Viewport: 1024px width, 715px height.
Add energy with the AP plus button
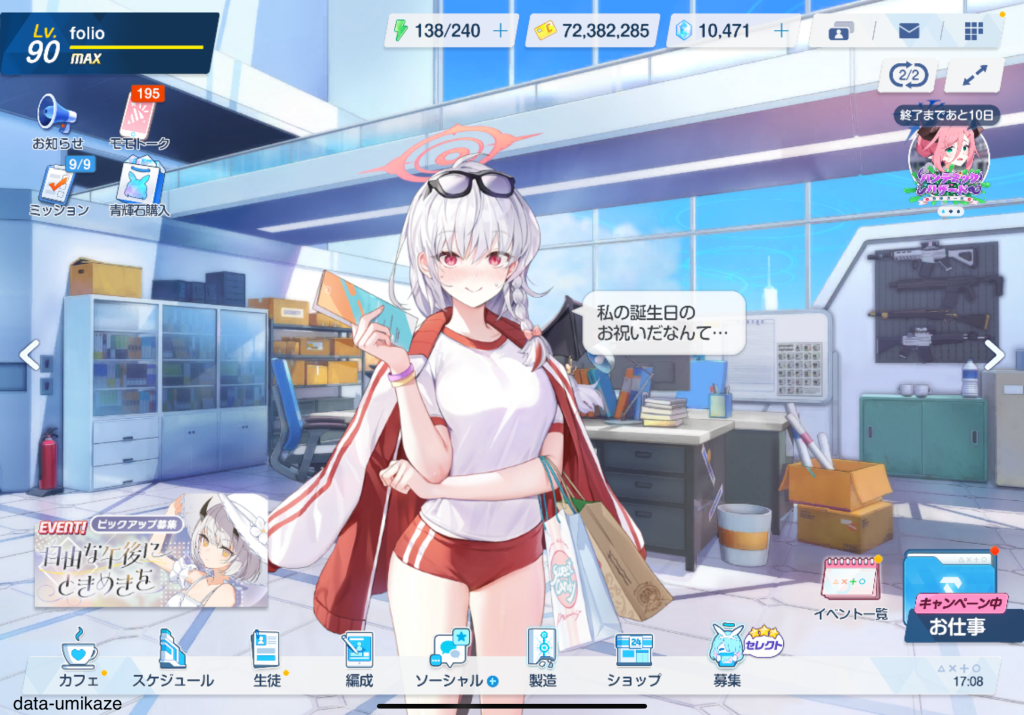tap(500, 31)
